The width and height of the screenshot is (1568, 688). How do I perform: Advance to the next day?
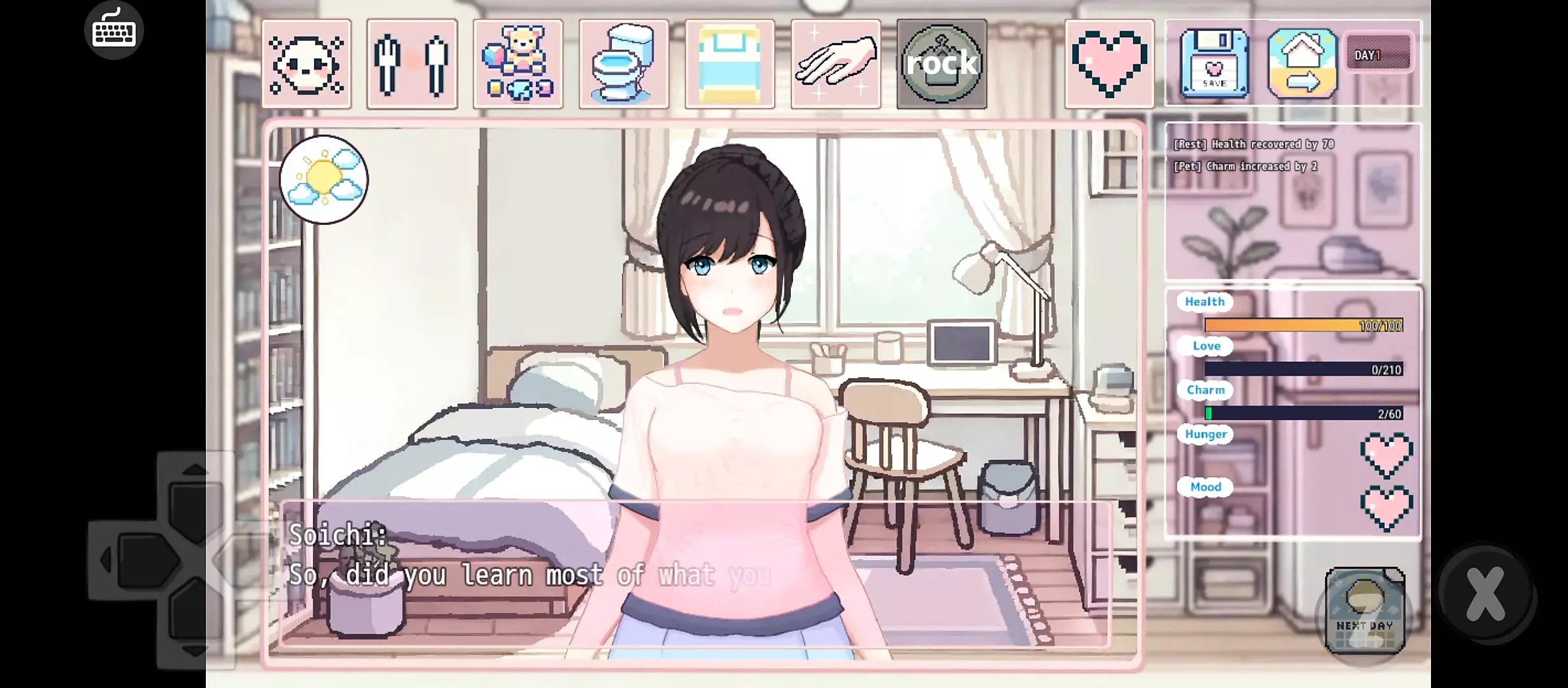click(x=1365, y=611)
